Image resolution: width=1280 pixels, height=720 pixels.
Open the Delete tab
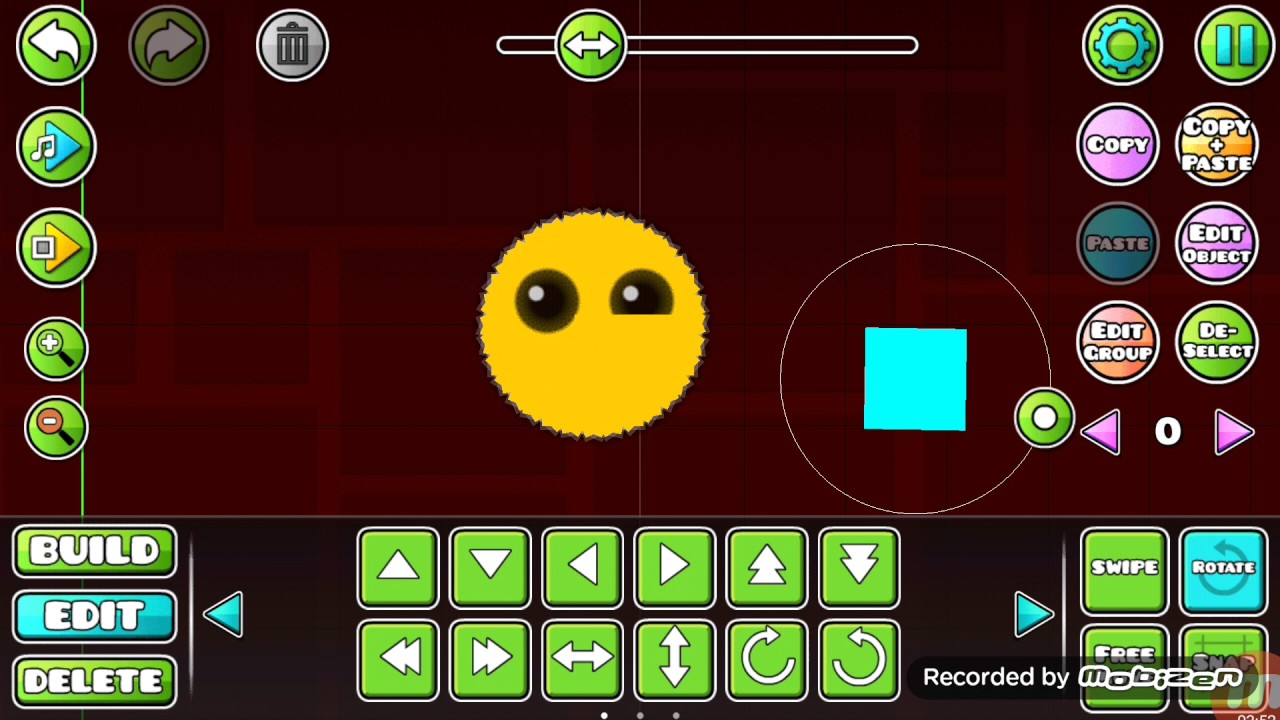(94, 680)
